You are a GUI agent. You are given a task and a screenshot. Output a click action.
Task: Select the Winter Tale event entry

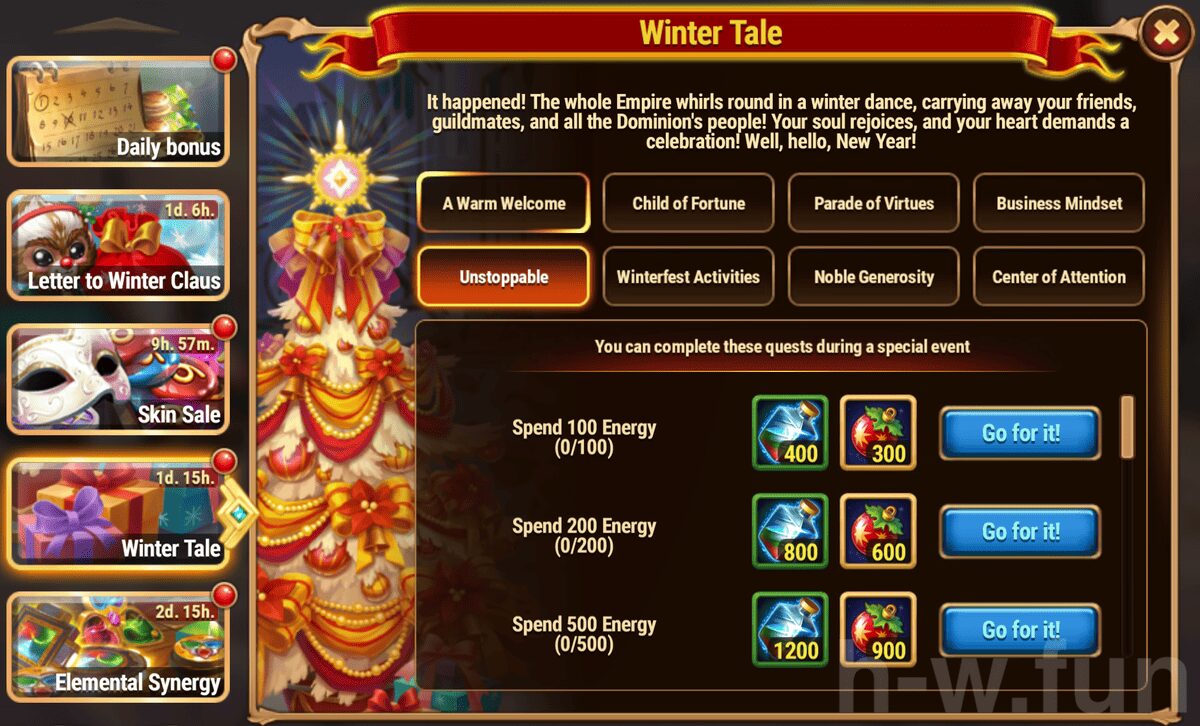click(x=118, y=512)
